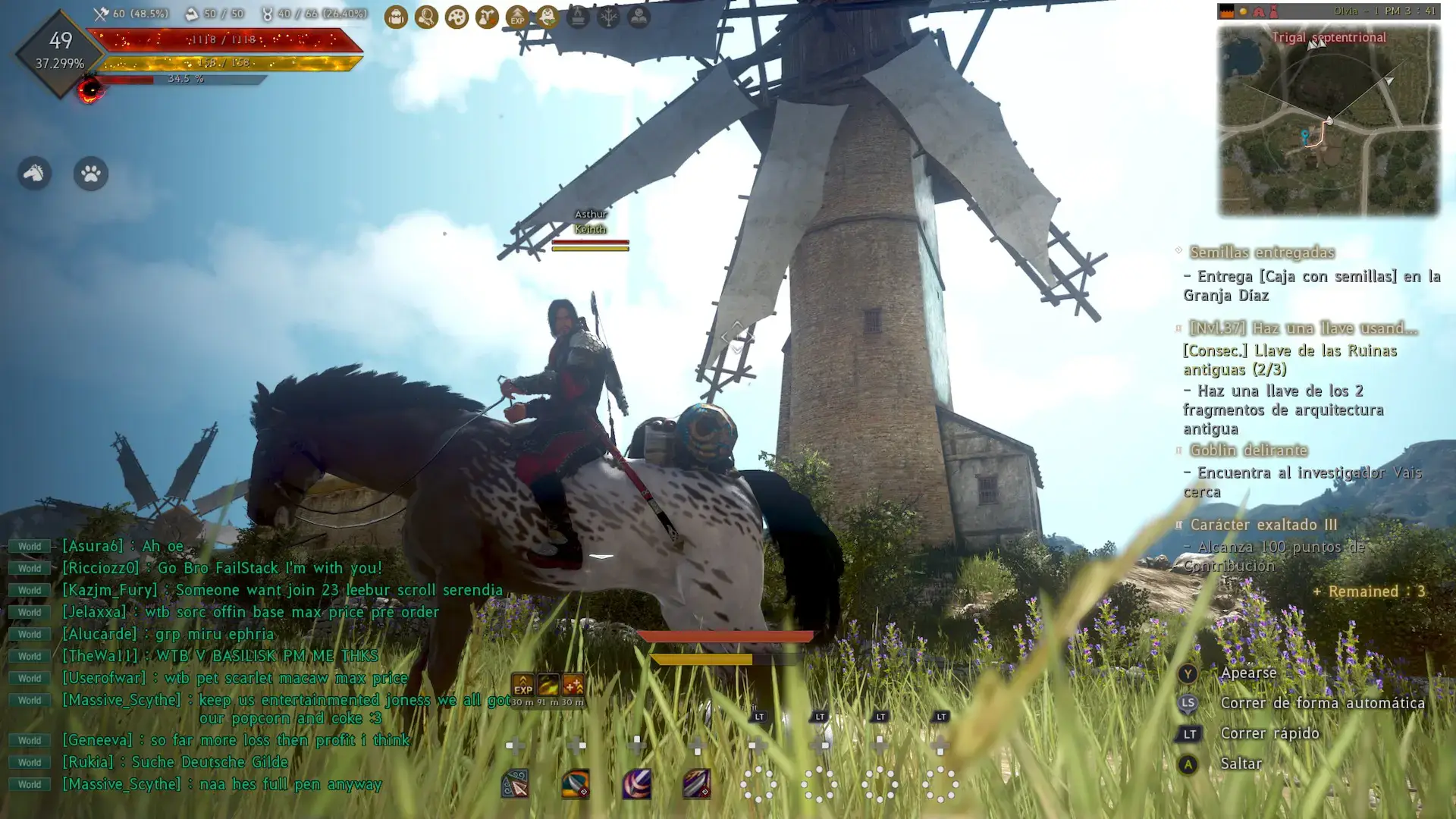Click the Saltar action label
This screenshot has width=1456, height=819.
pos(1241,764)
